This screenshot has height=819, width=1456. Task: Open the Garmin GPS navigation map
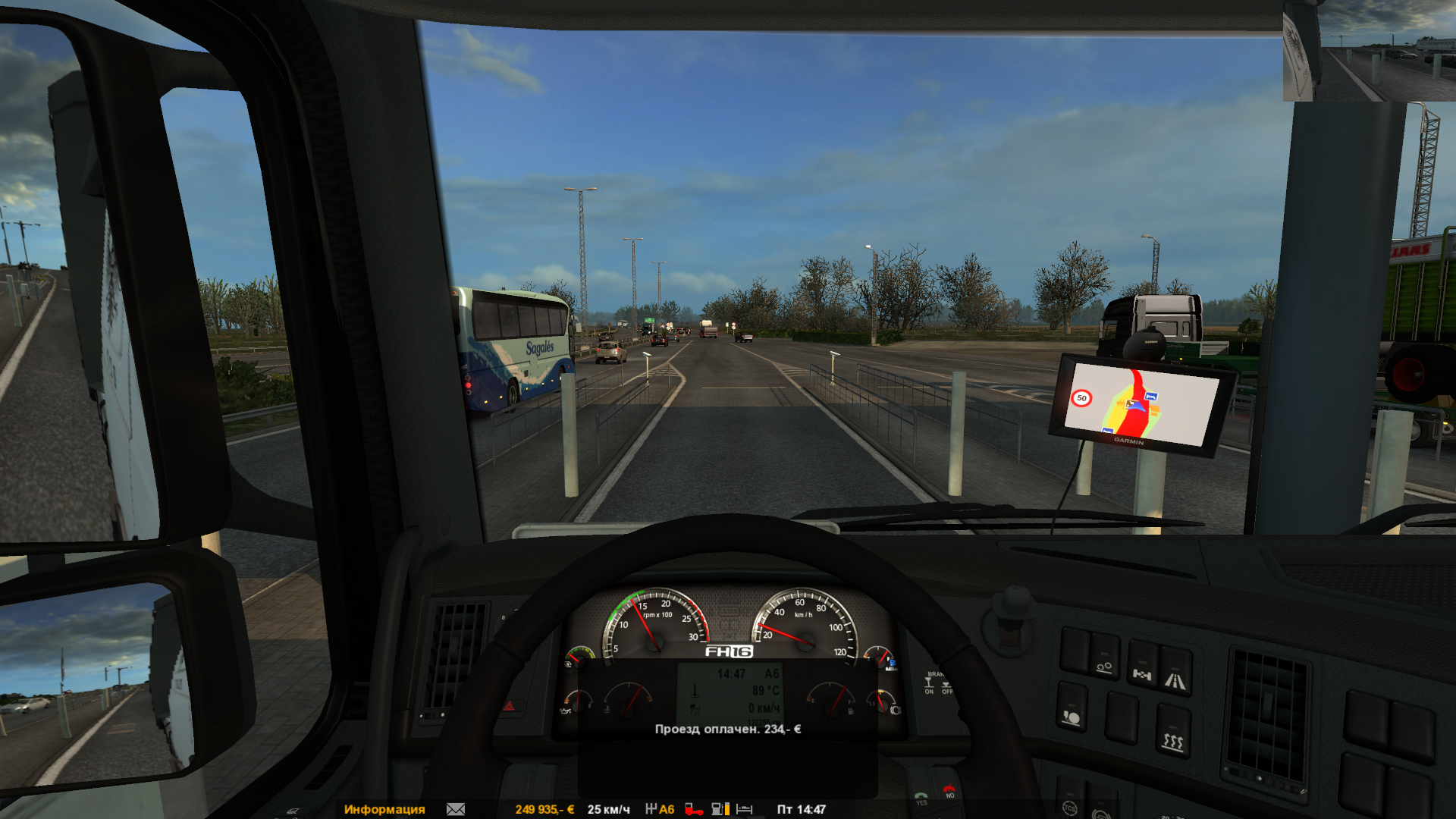pos(1140,404)
